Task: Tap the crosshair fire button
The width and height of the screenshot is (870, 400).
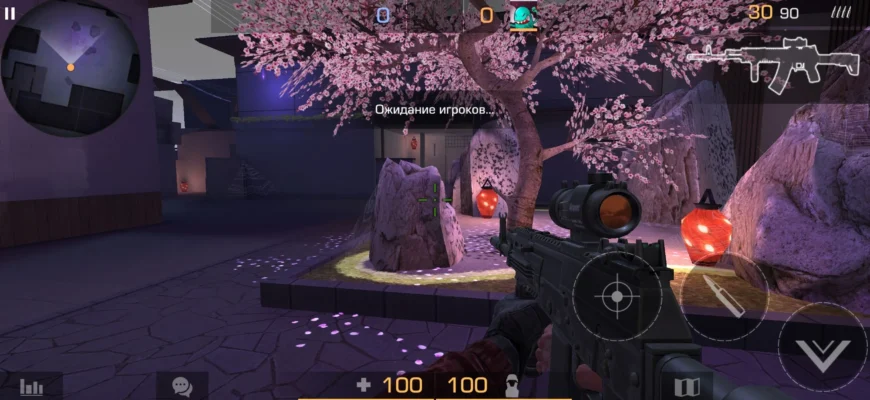Action: coord(617,297)
